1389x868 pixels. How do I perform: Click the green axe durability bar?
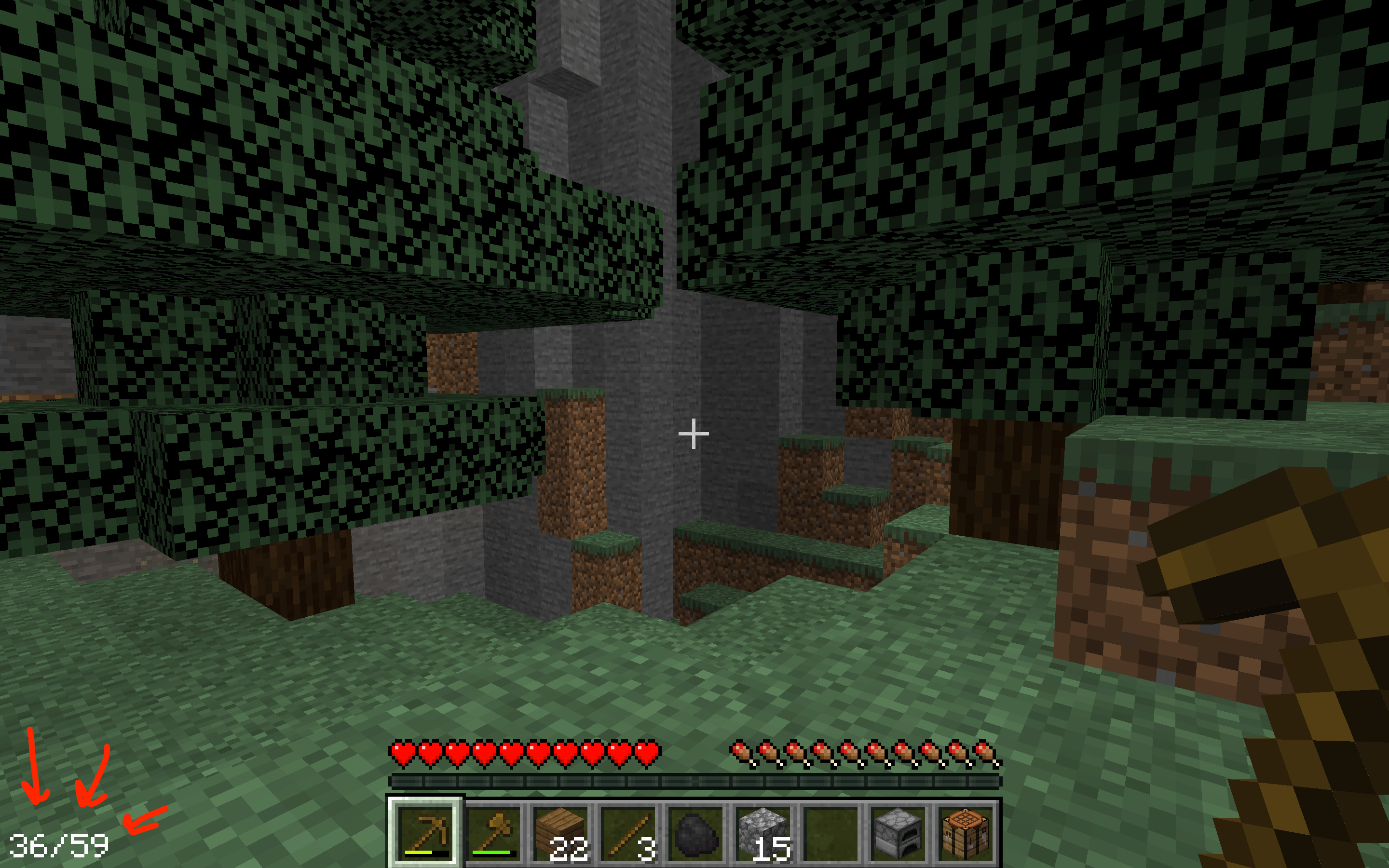click(495, 852)
